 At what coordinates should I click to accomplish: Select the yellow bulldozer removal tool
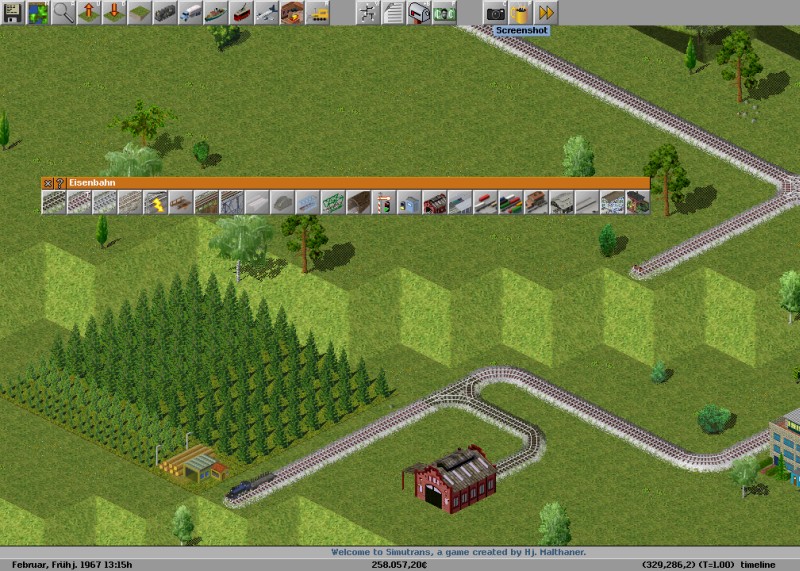click(x=318, y=12)
